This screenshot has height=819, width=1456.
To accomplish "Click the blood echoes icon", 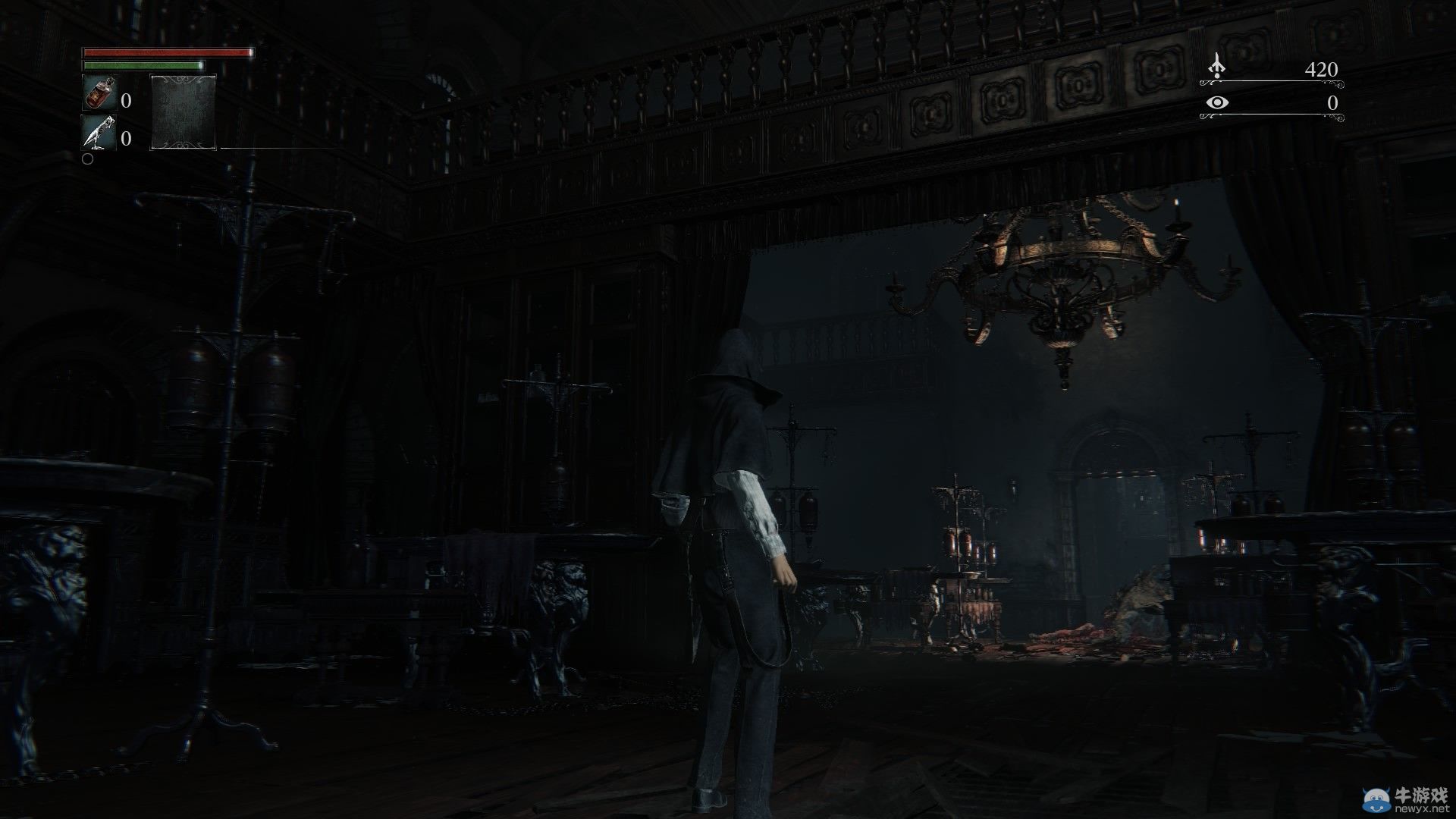I will pyautogui.click(x=1216, y=67).
